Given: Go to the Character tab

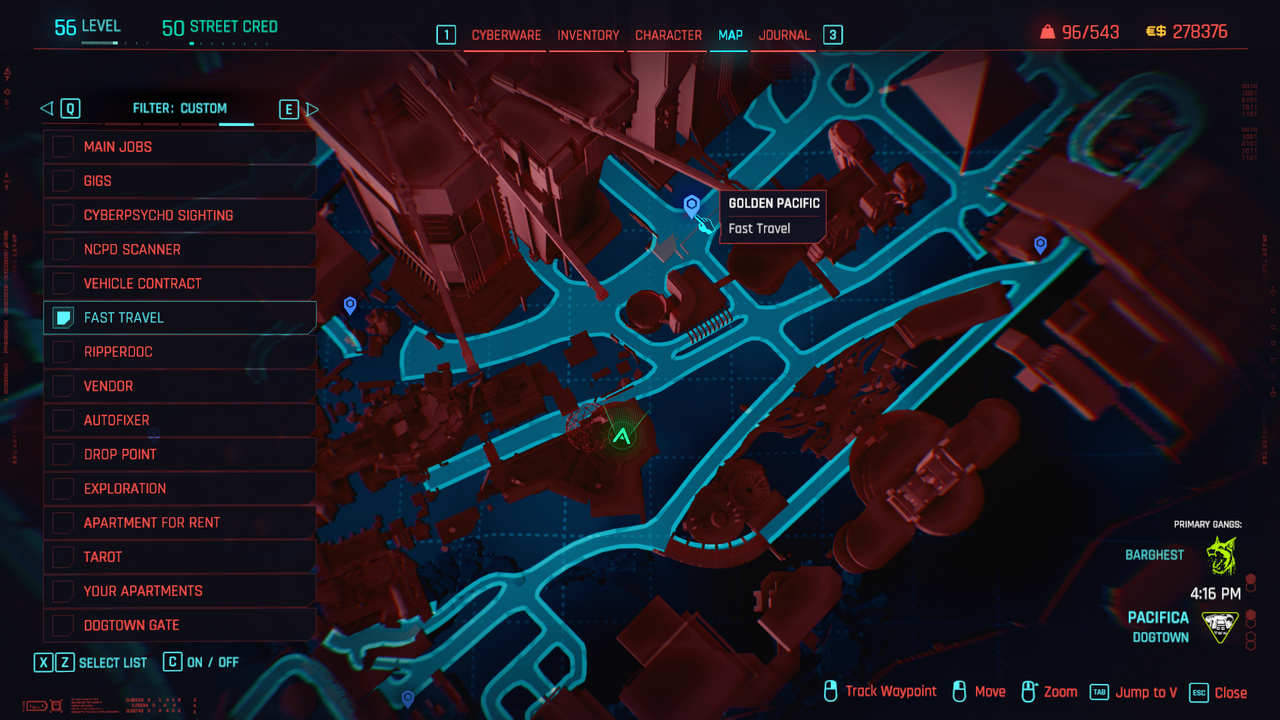Looking at the screenshot, I should (668, 35).
